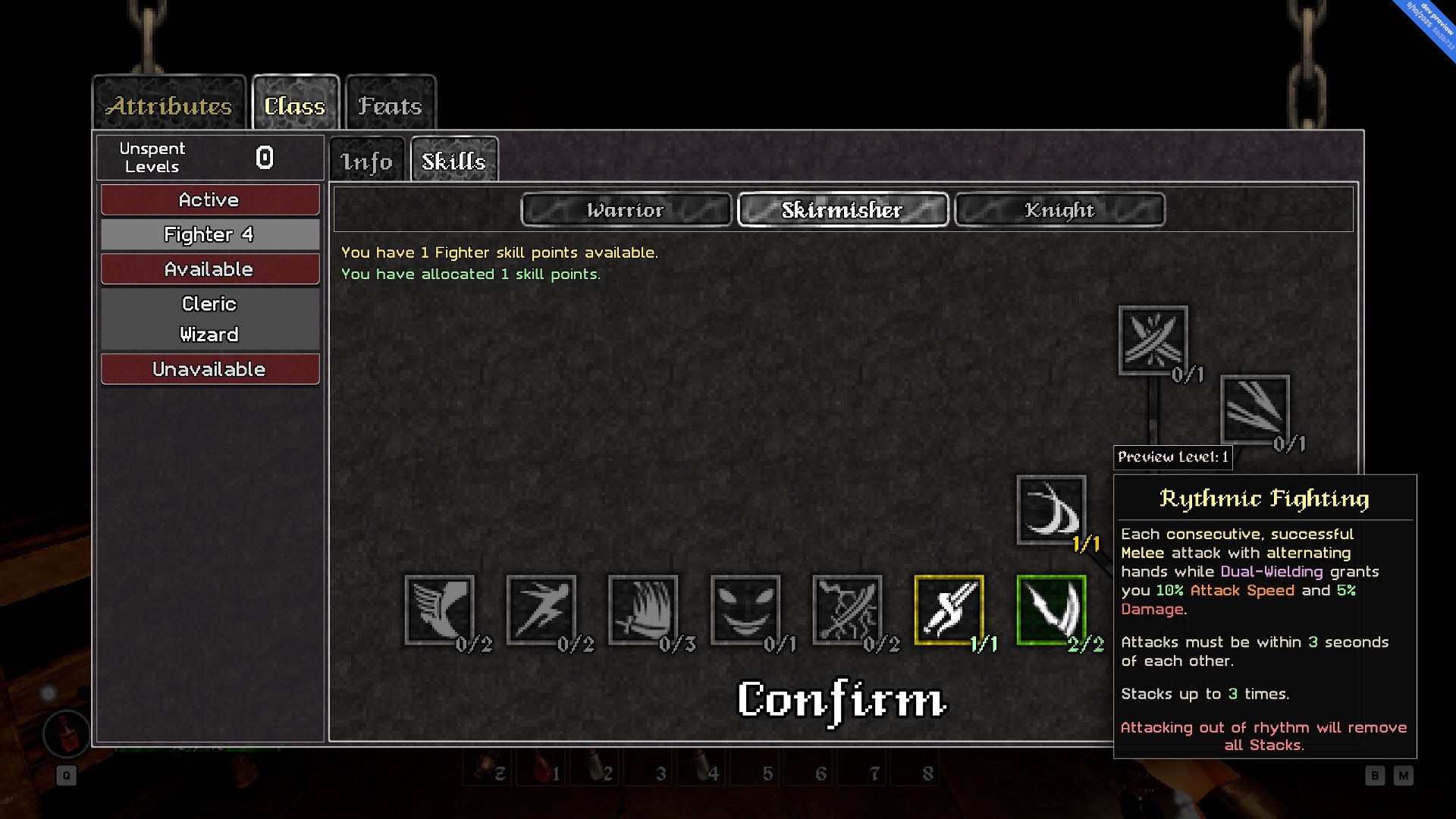Choose the Wizard class
Viewport: 1456px width, 819px height.
pyautogui.click(x=209, y=334)
